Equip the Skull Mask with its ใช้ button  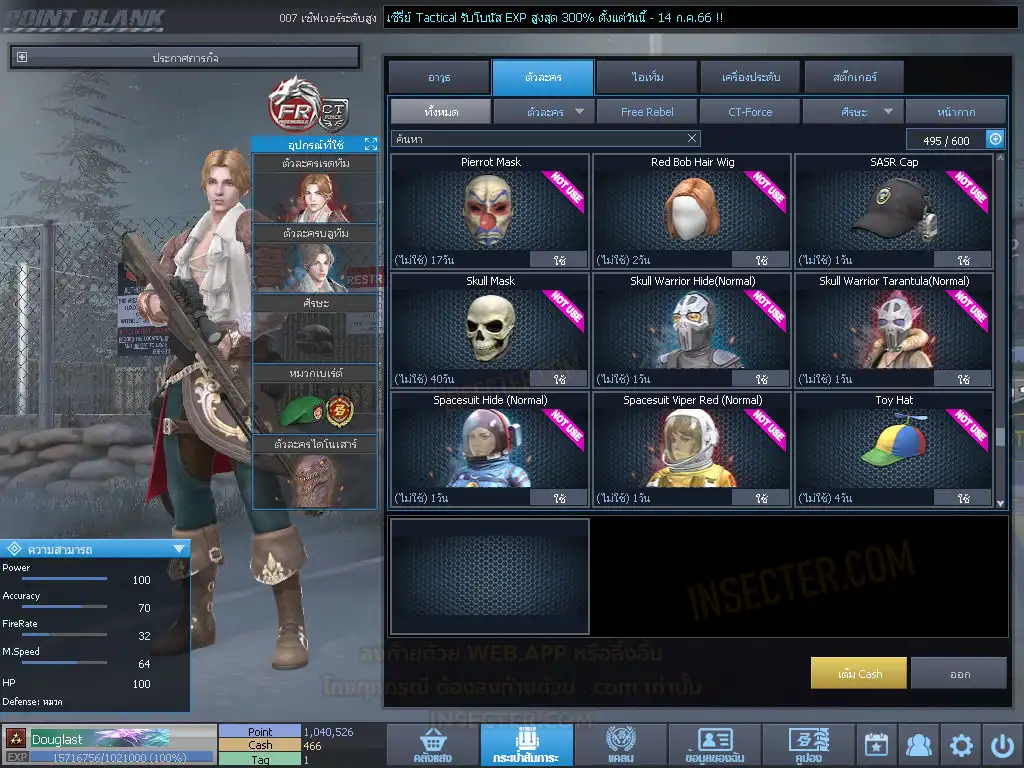(x=558, y=379)
